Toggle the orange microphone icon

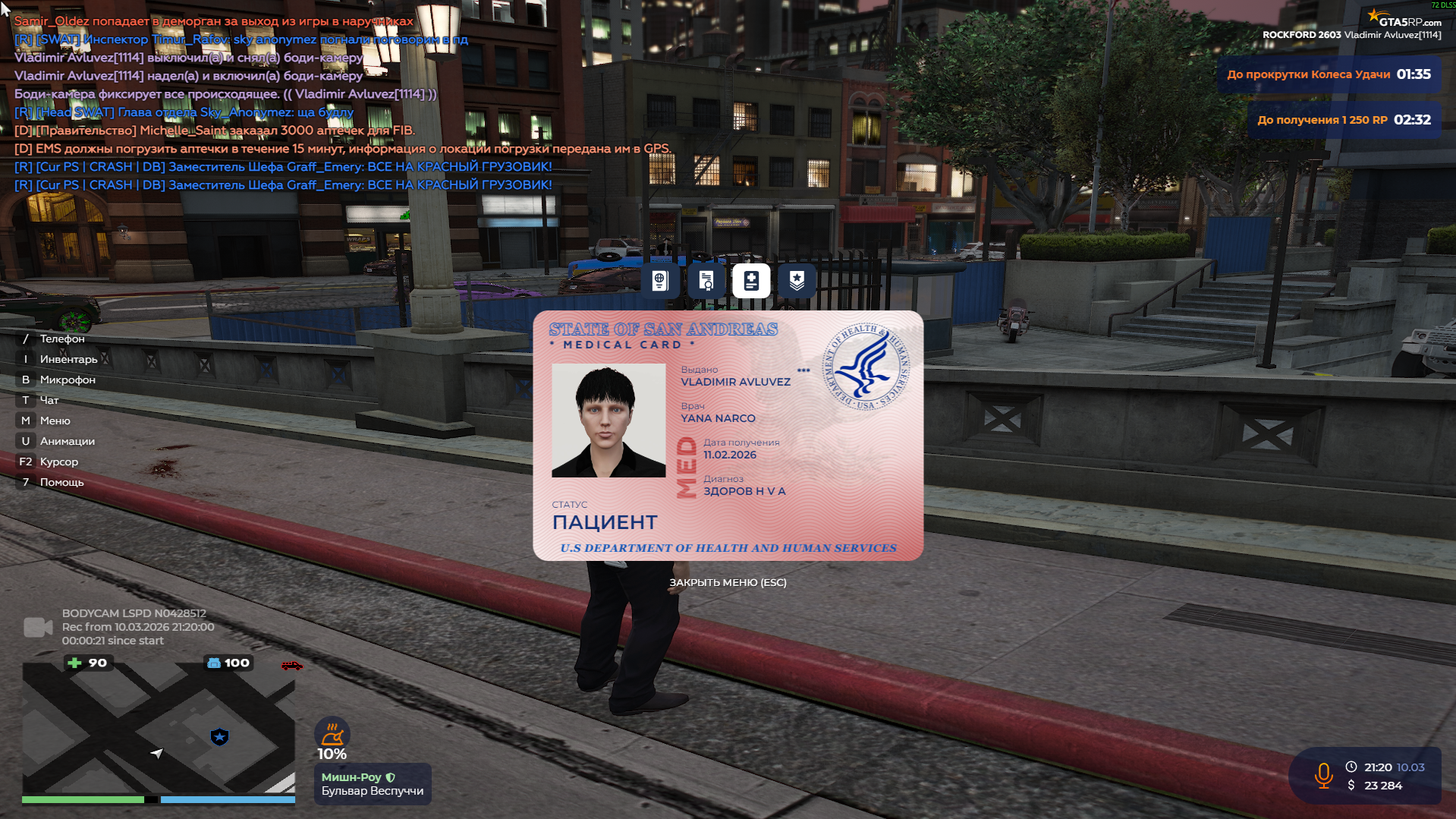(1323, 776)
